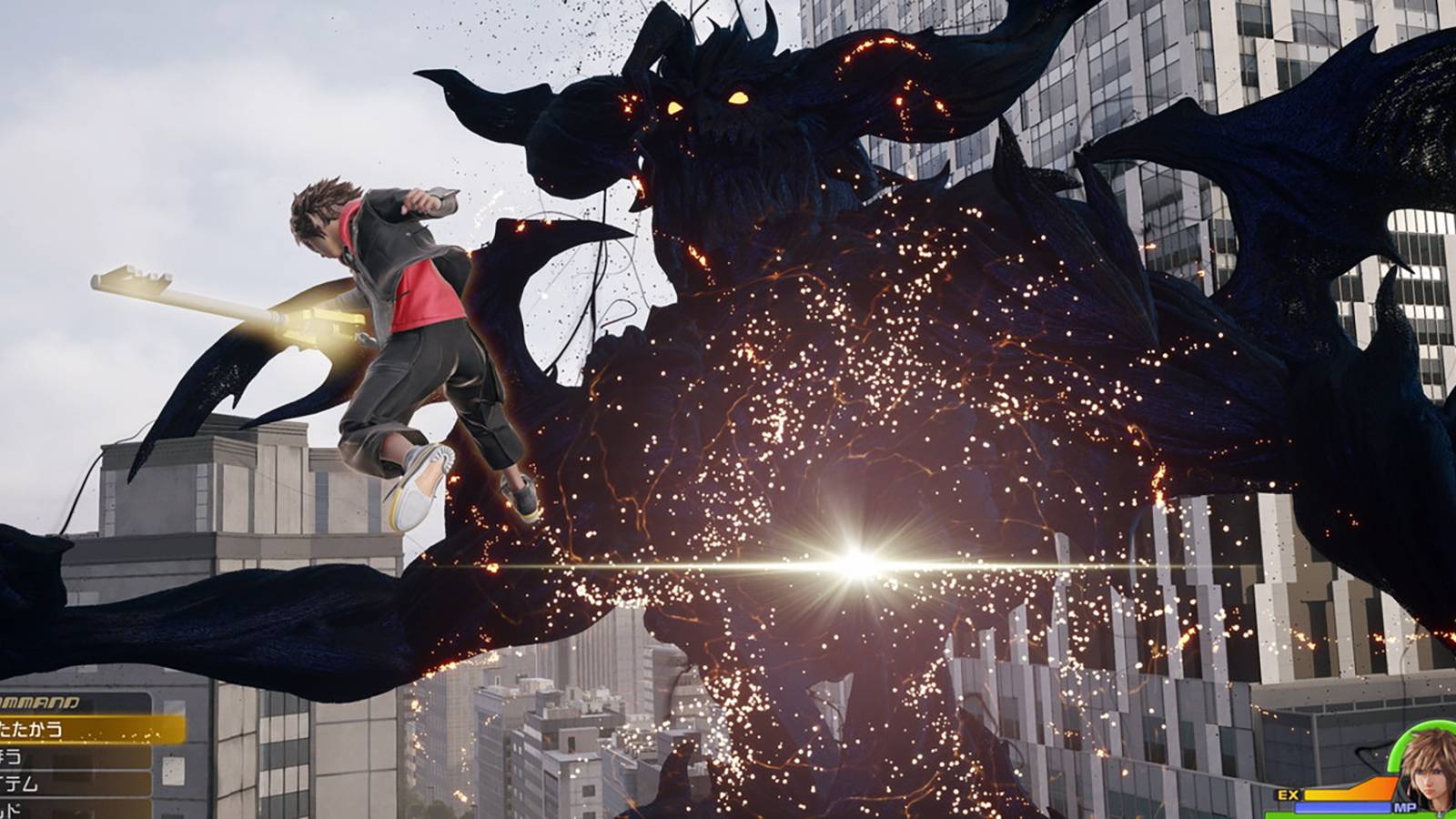Click the MP label next to the bar
This screenshot has width=1456, height=819.
point(1406,807)
